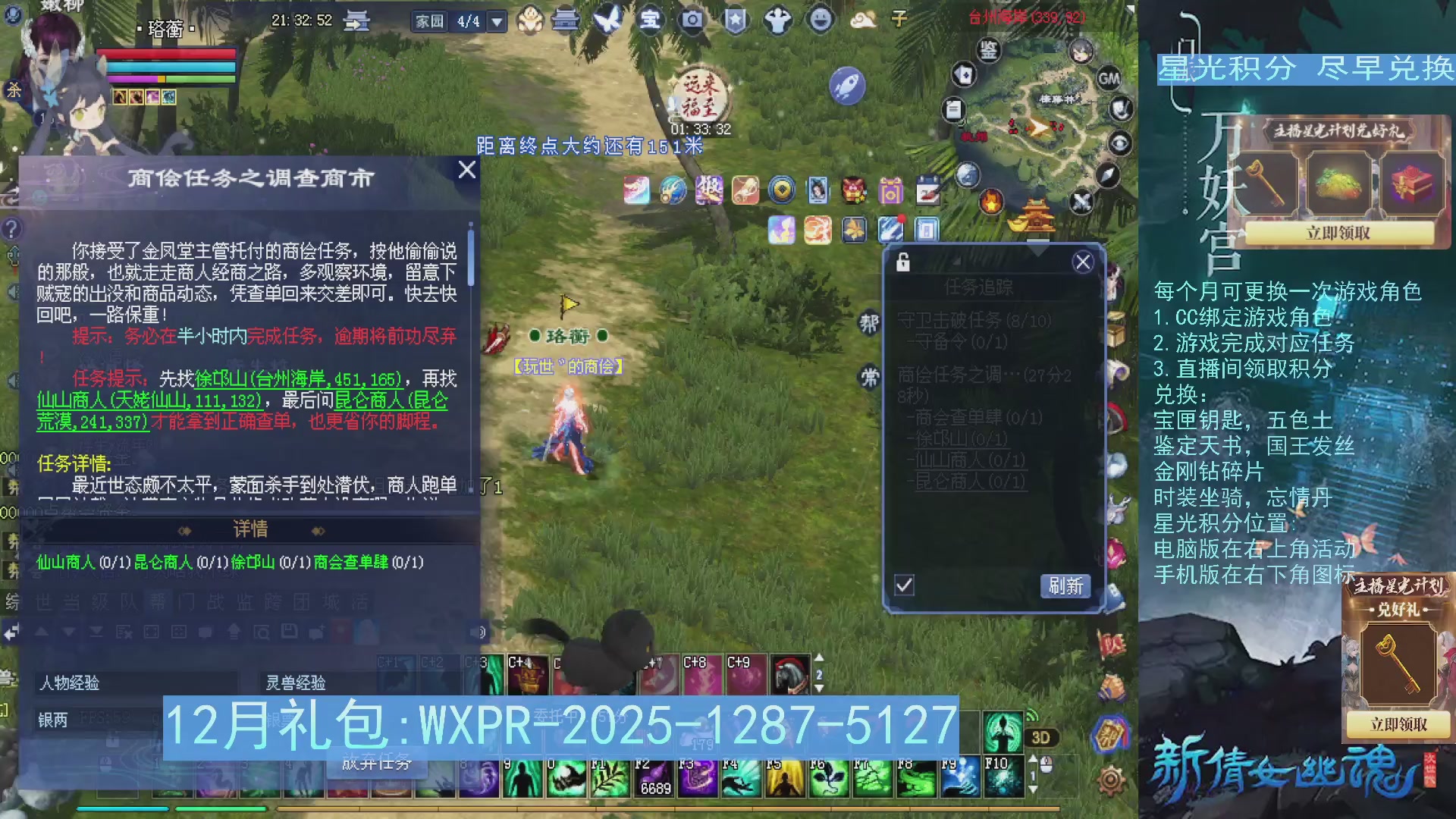Click the GM icon beside the minimap
This screenshot has height=819, width=1456.
(x=1108, y=79)
